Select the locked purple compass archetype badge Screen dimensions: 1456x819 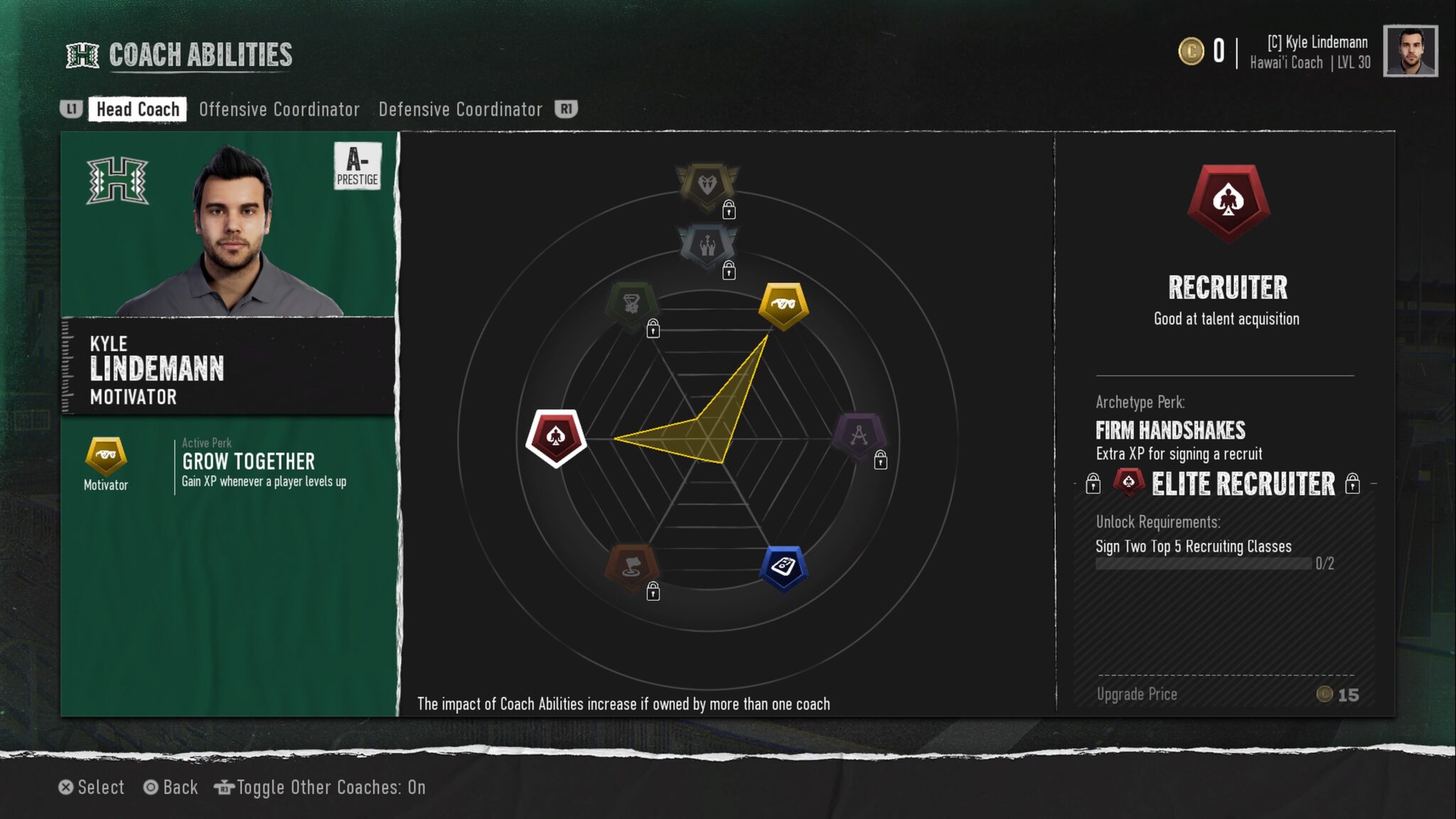click(859, 436)
